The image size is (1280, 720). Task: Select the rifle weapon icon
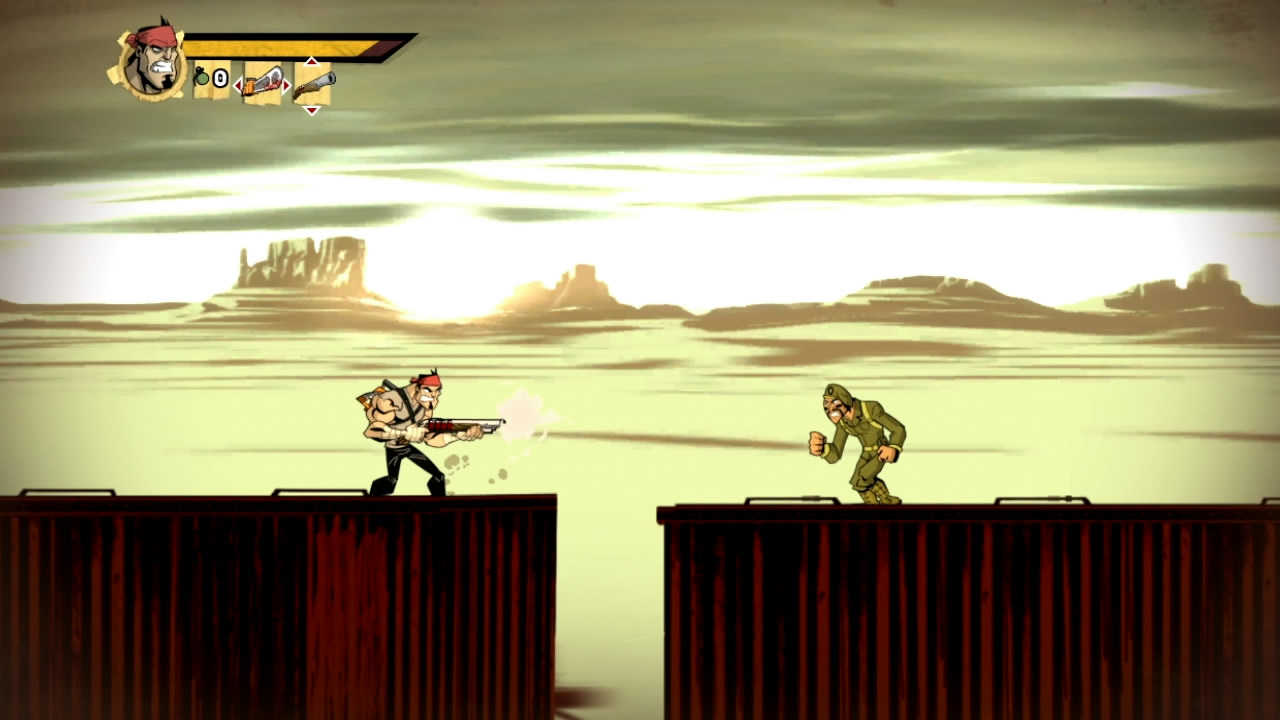[314, 84]
